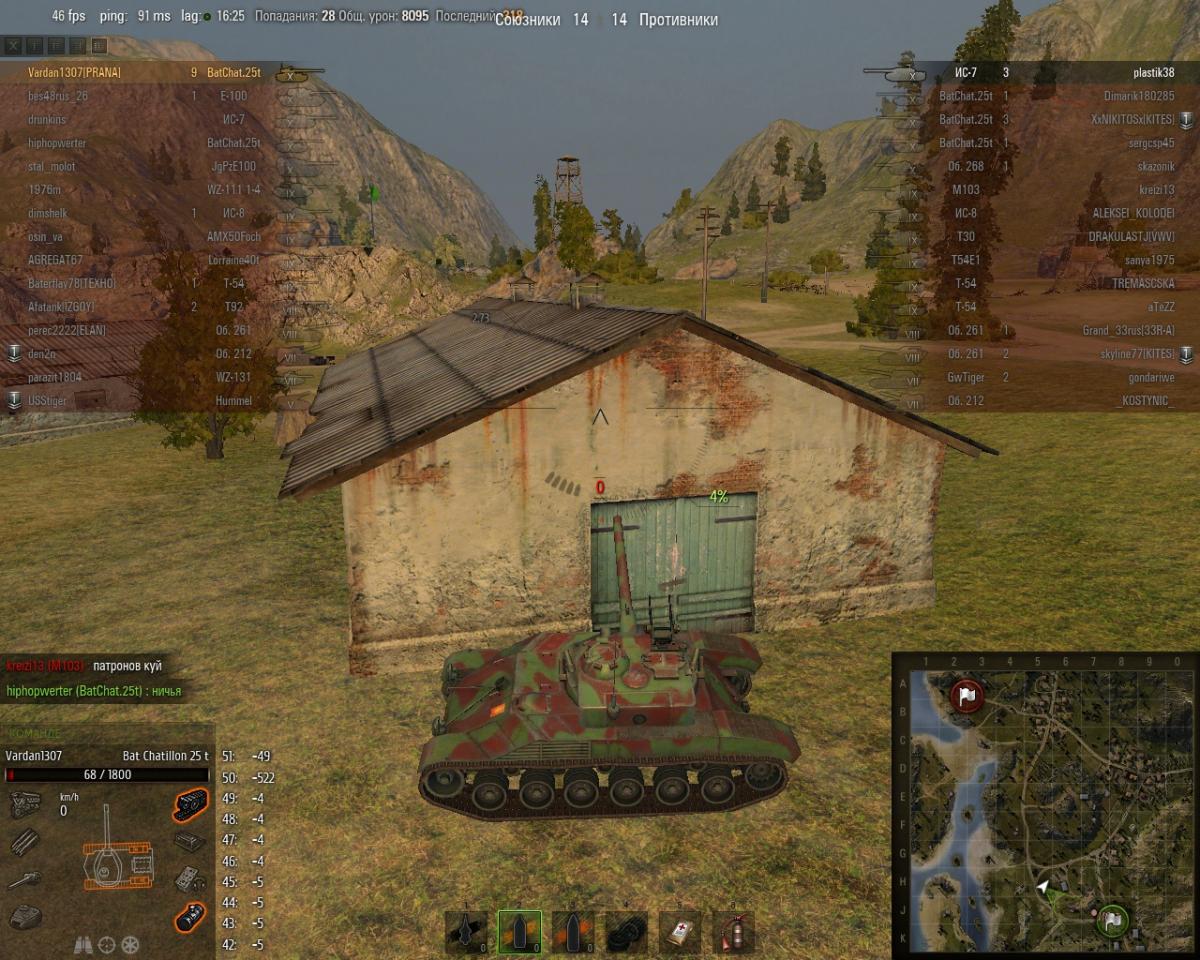Select player bes48rus_26 in the allies list
The width and height of the screenshot is (1200, 960).
pos(58,96)
